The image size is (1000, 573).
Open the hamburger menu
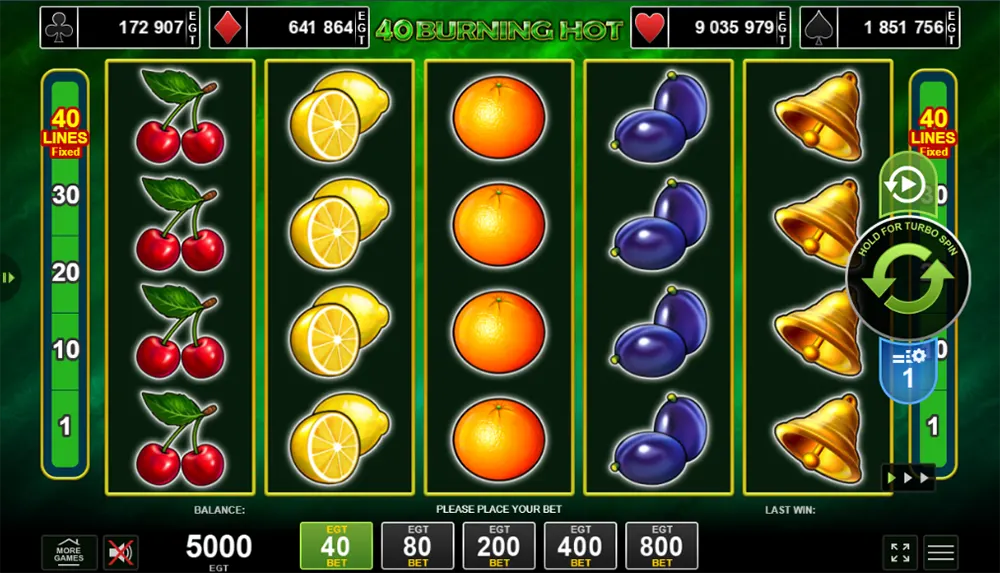tap(941, 552)
